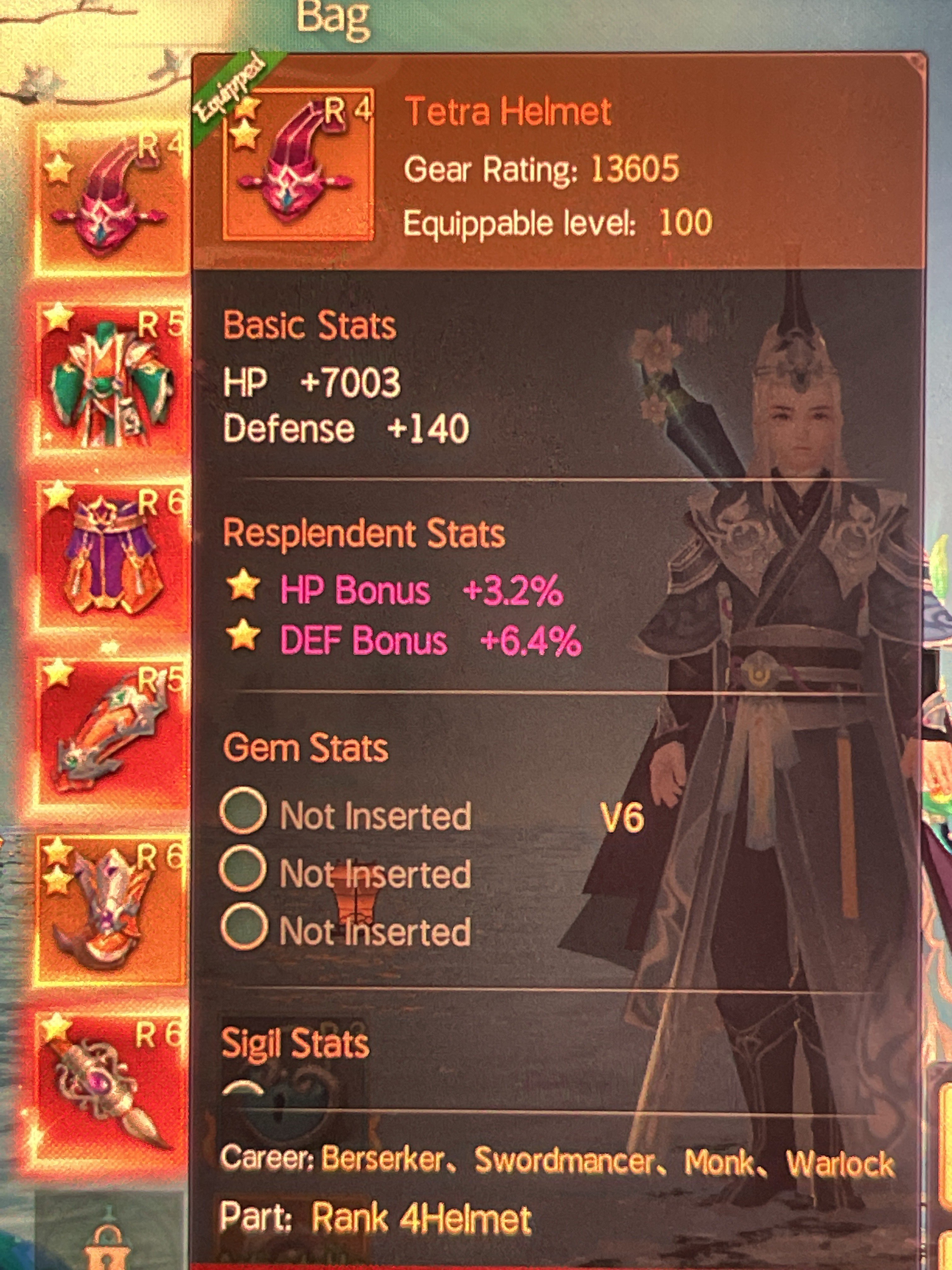Image resolution: width=952 pixels, height=1270 pixels.
Task: Click the Tetra Helmet icon in the tooltip
Action: 298,165
